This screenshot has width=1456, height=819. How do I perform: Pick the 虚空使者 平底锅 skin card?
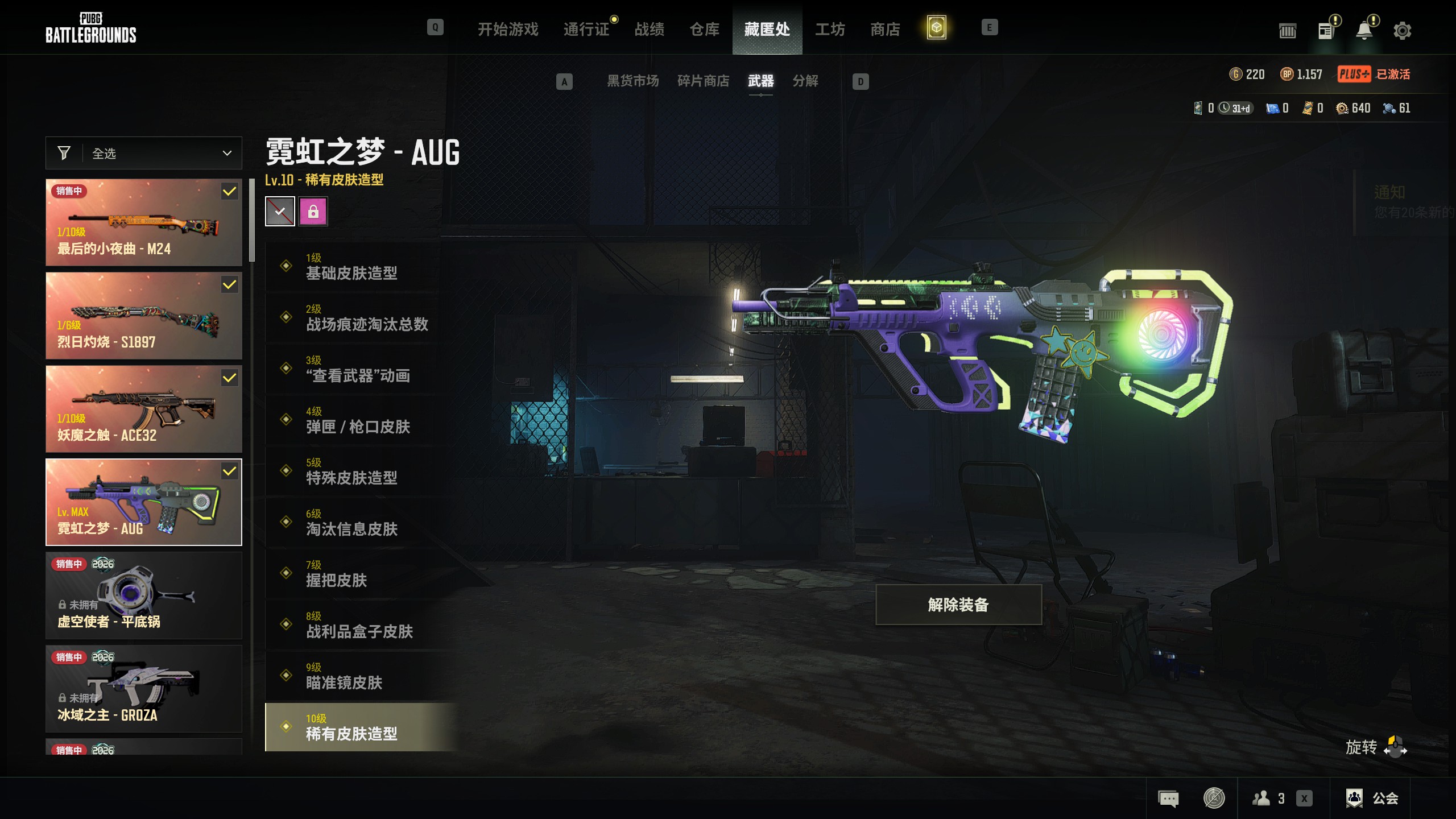coord(144,595)
